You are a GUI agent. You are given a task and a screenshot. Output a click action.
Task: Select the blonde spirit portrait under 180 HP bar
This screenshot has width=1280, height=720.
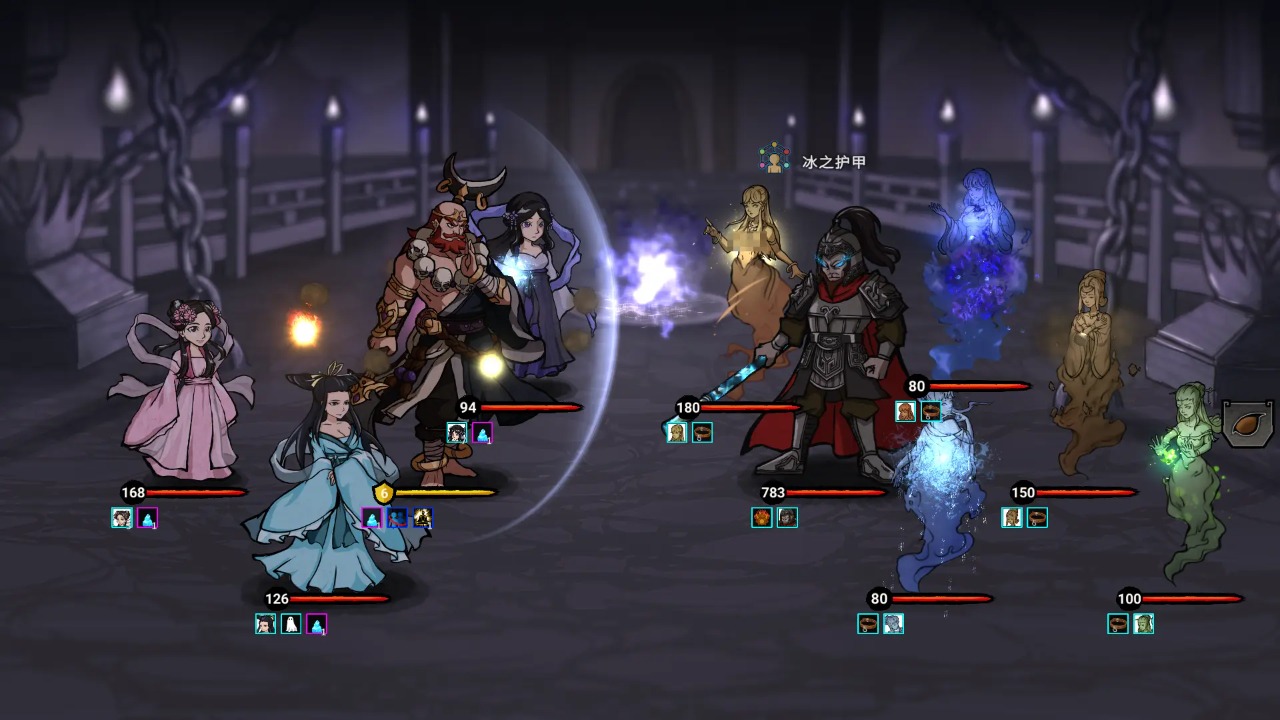click(677, 432)
